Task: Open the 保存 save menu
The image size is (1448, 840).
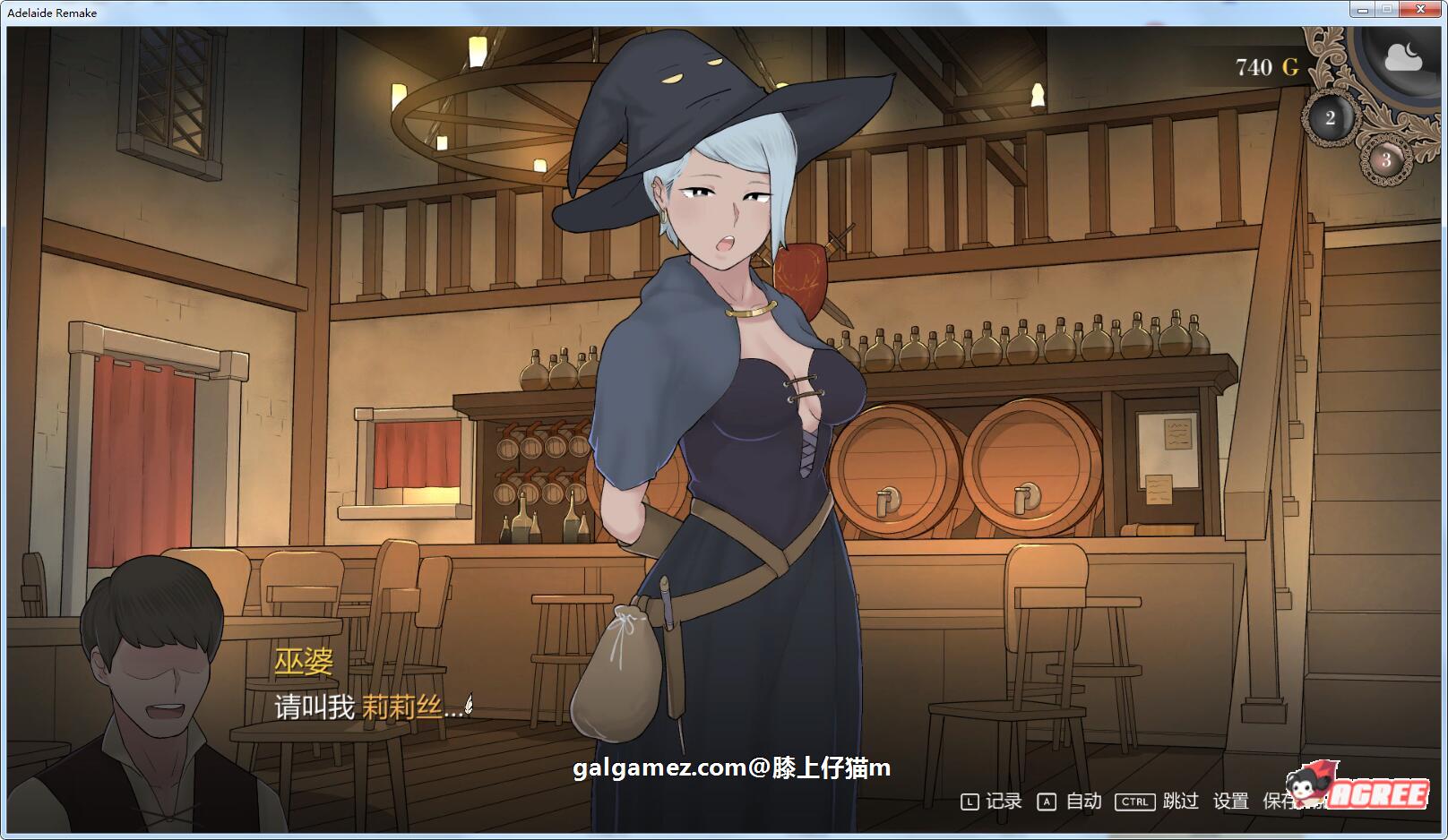Action: point(1276,801)
